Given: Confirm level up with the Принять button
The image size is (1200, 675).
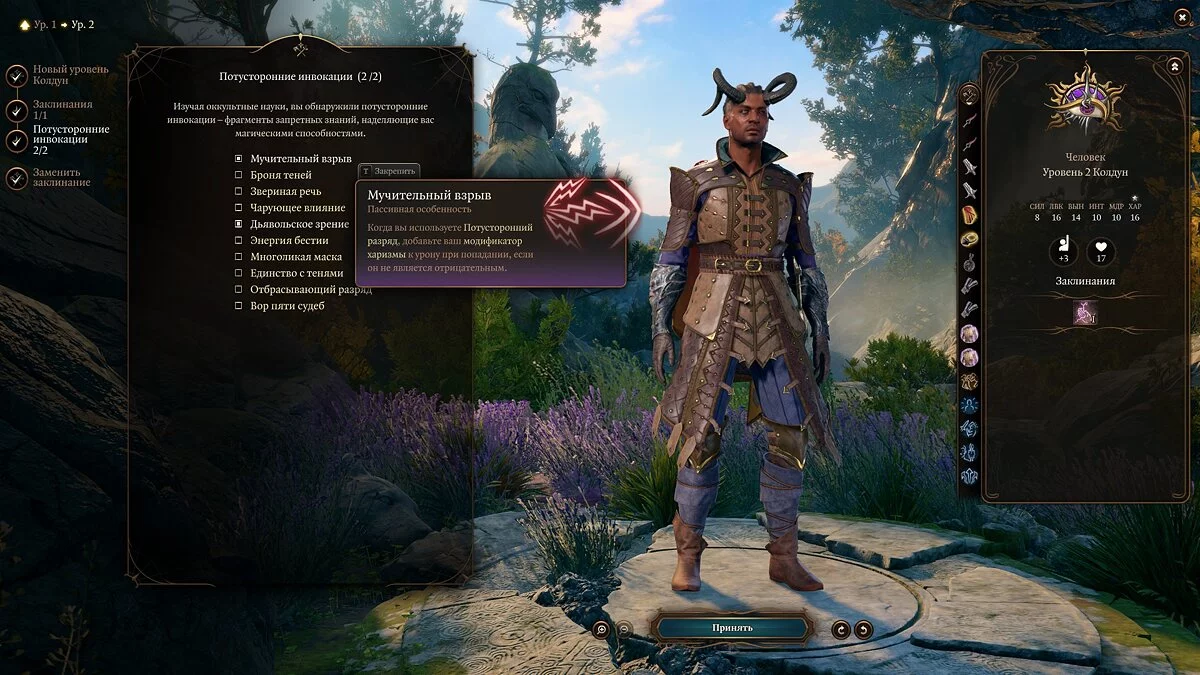Looking at the screenshot, I should pos(732,628).
